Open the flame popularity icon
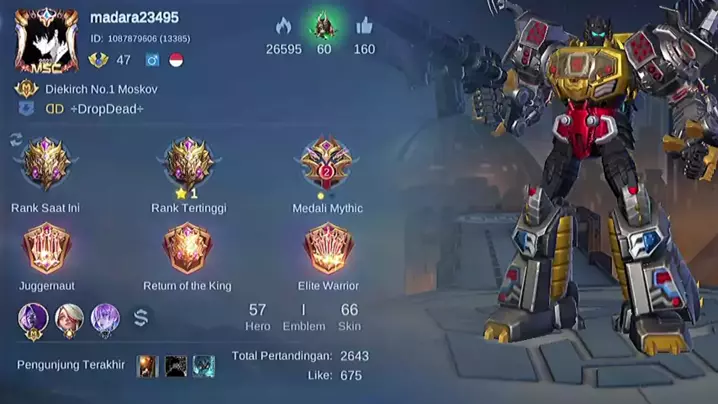Screen dimensions: 718x404 [x=283, y=26]
